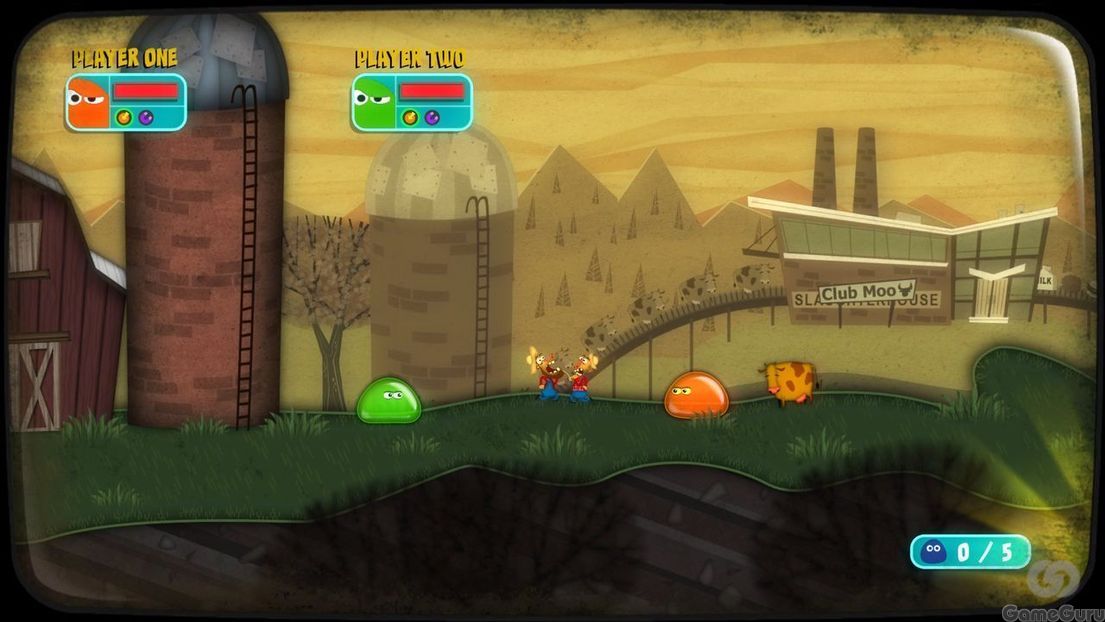
Task: Click Player Two's green blob portrait
Action: coord(373,102)
